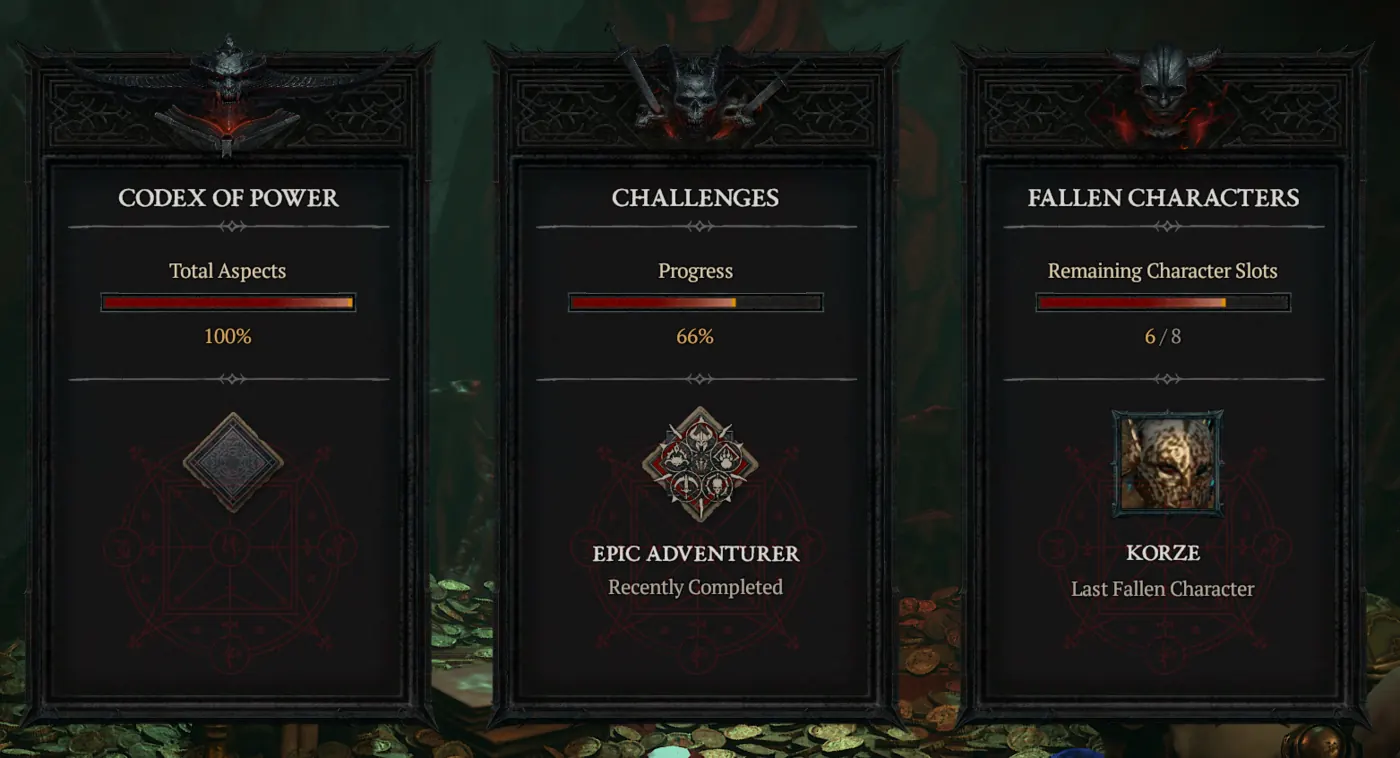Switch to the Codex of Power panel
The height and width of the screenshot is (758, 1400).
coord(228,197)
